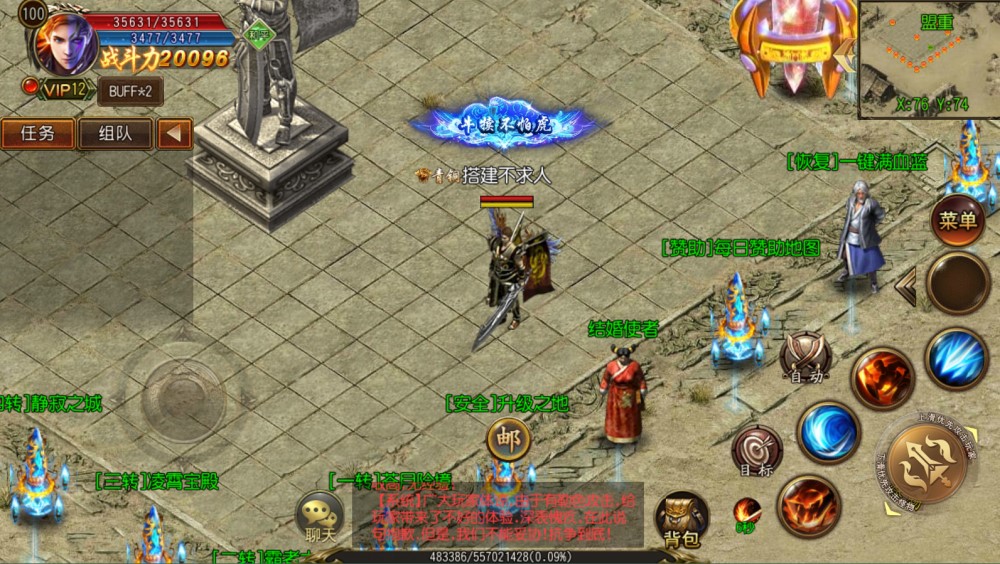1000x564 pixels.
Task: Open the 组队 team panel
Action: coord(115,134)
